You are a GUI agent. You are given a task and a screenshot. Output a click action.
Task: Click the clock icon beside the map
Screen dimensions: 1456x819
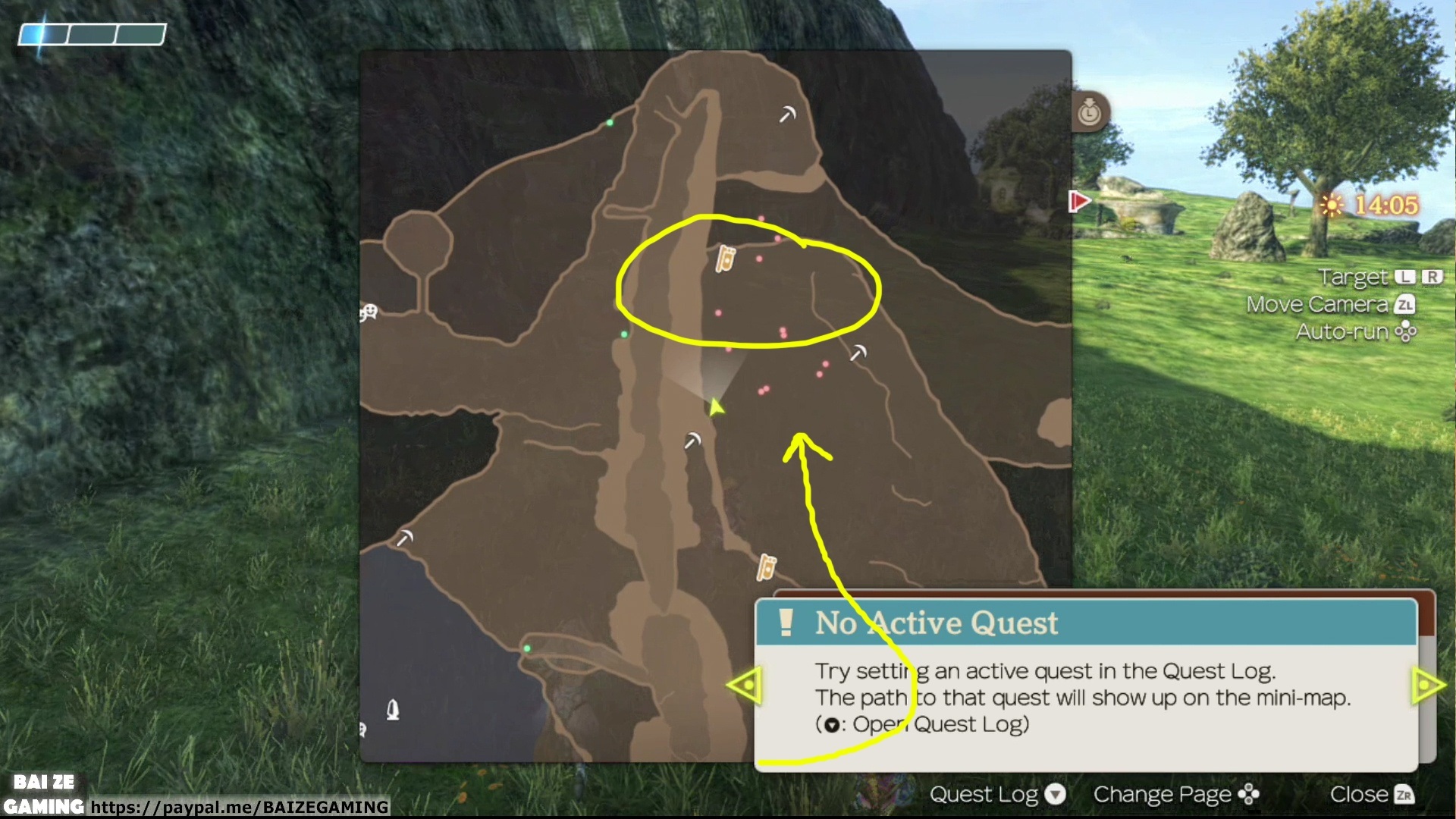point(1090,112)
